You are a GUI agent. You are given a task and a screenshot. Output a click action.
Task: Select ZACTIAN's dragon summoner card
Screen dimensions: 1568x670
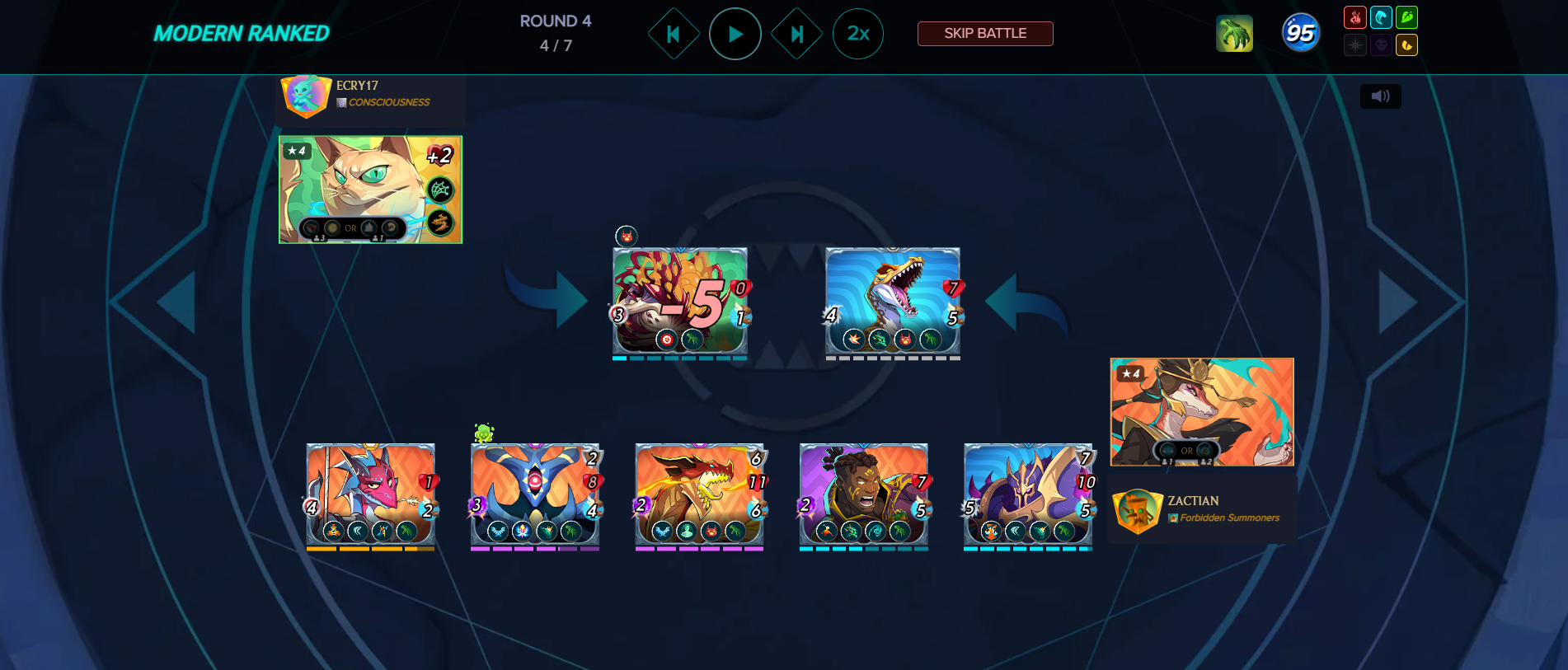(x=1201, y=411)
